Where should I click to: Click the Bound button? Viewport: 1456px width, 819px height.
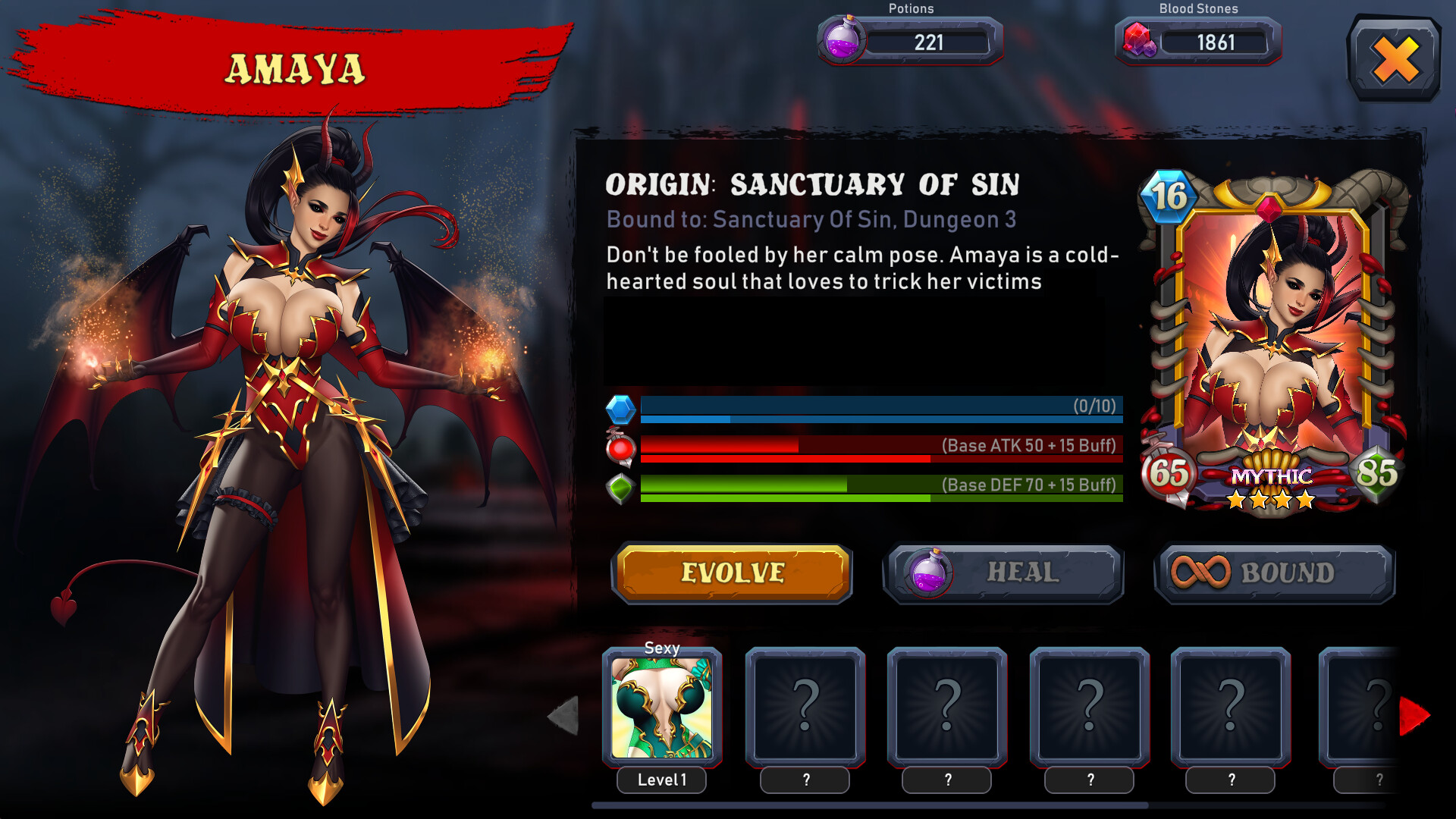tap(1275, 574)
